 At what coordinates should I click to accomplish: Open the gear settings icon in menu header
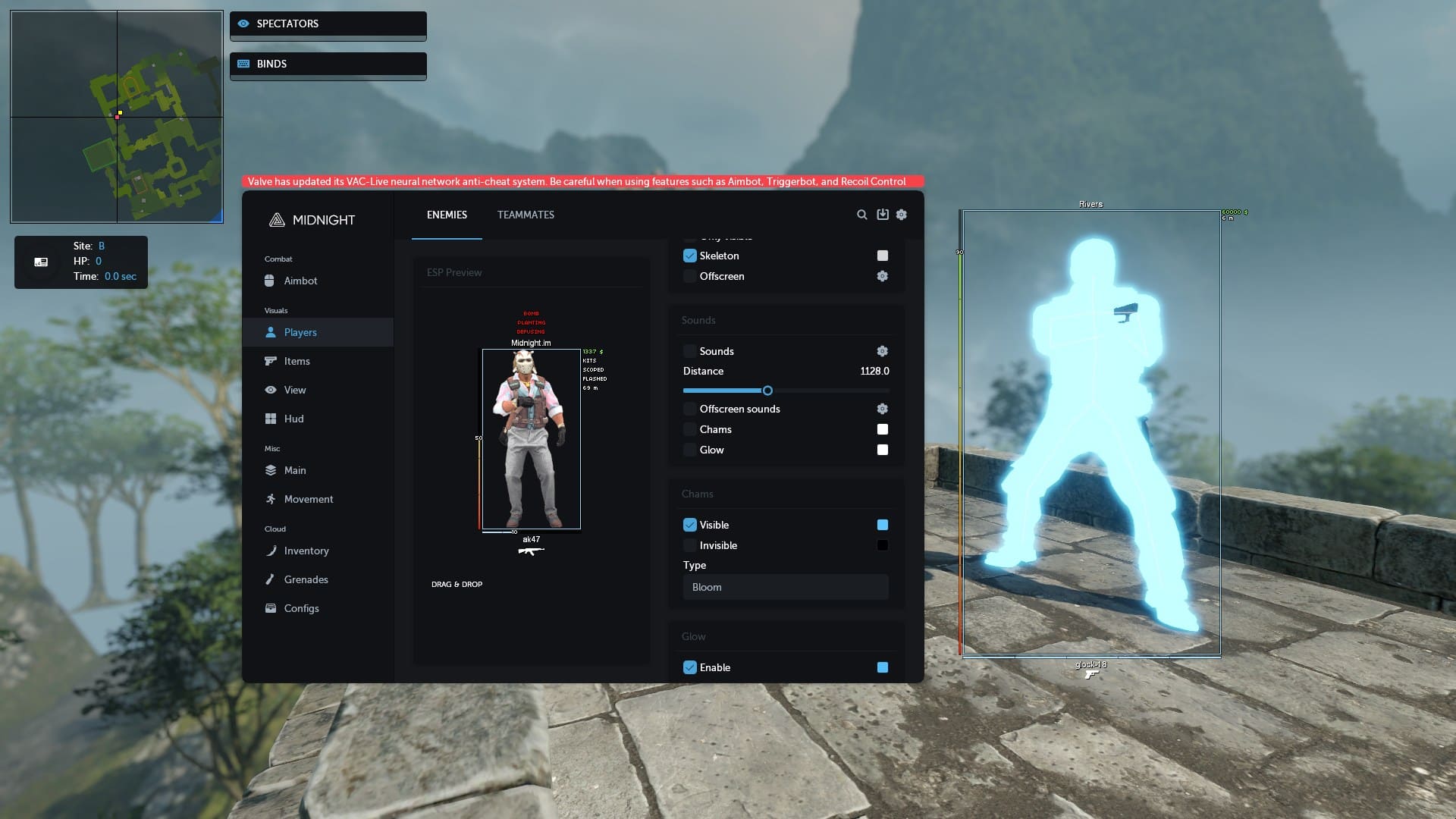tap(902, 215)
